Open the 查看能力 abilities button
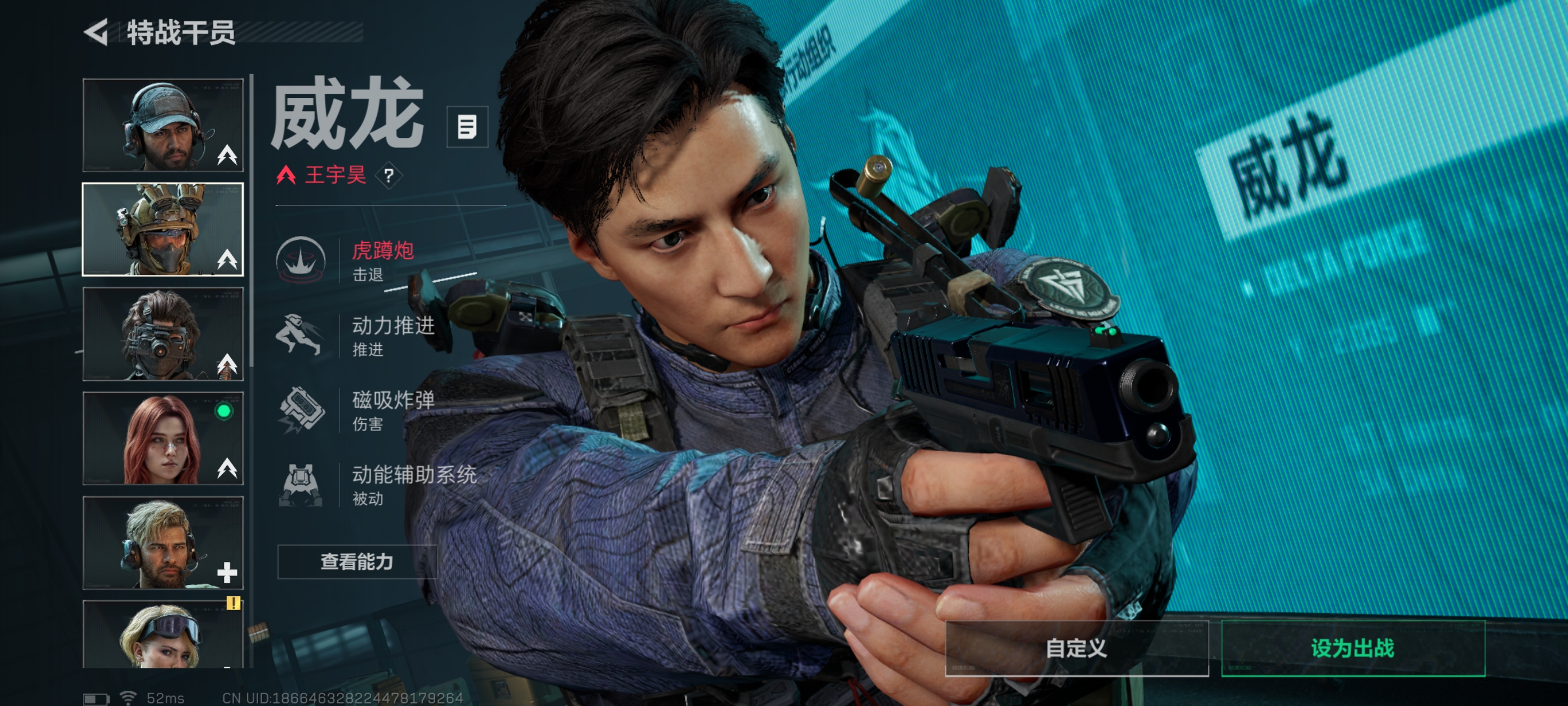The width and height of the screenshot is (1568, 706). coord(357,561)
